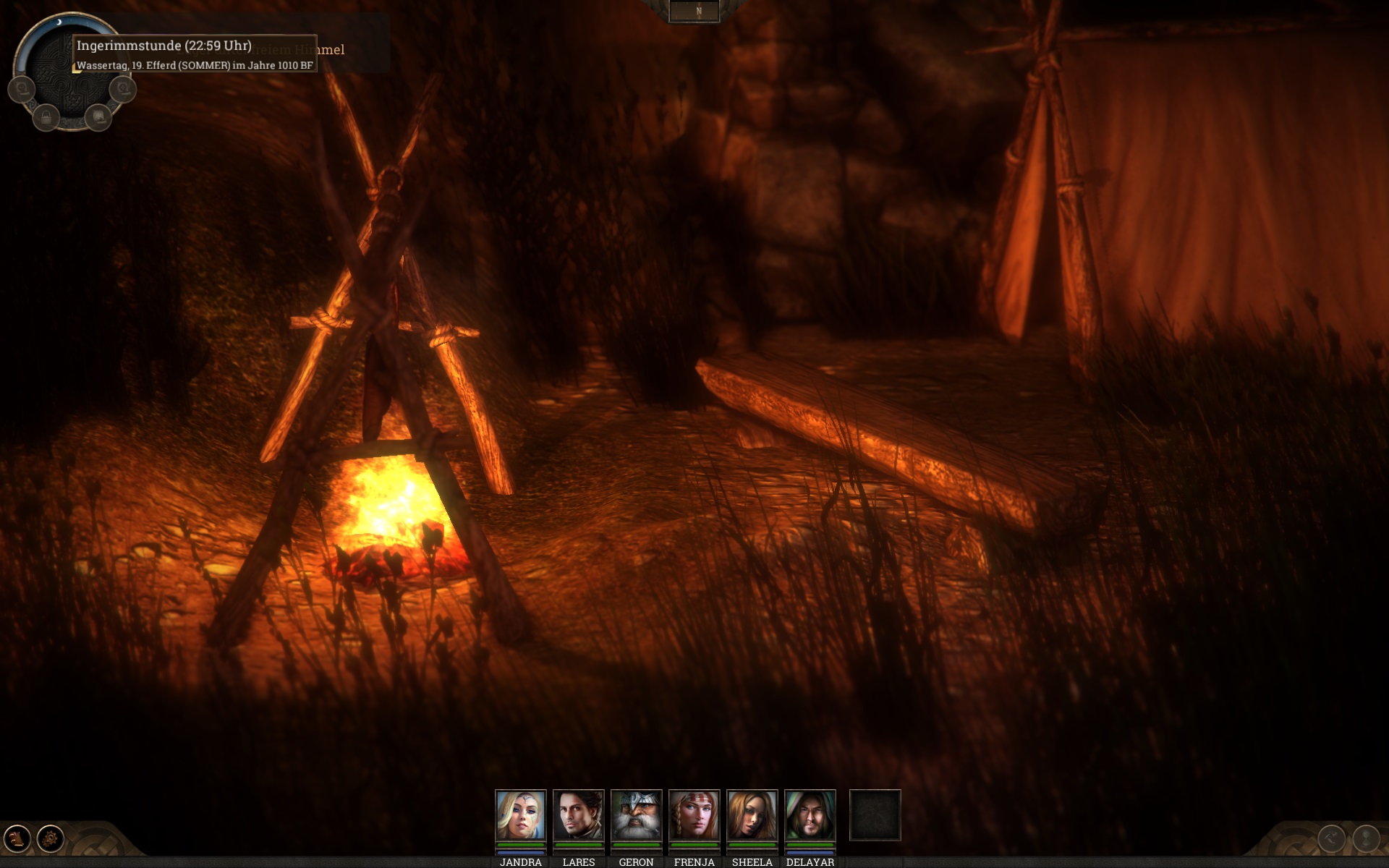Click the hourglass wait button
Screen dimensions: 1389x868
pos(1366,838)
